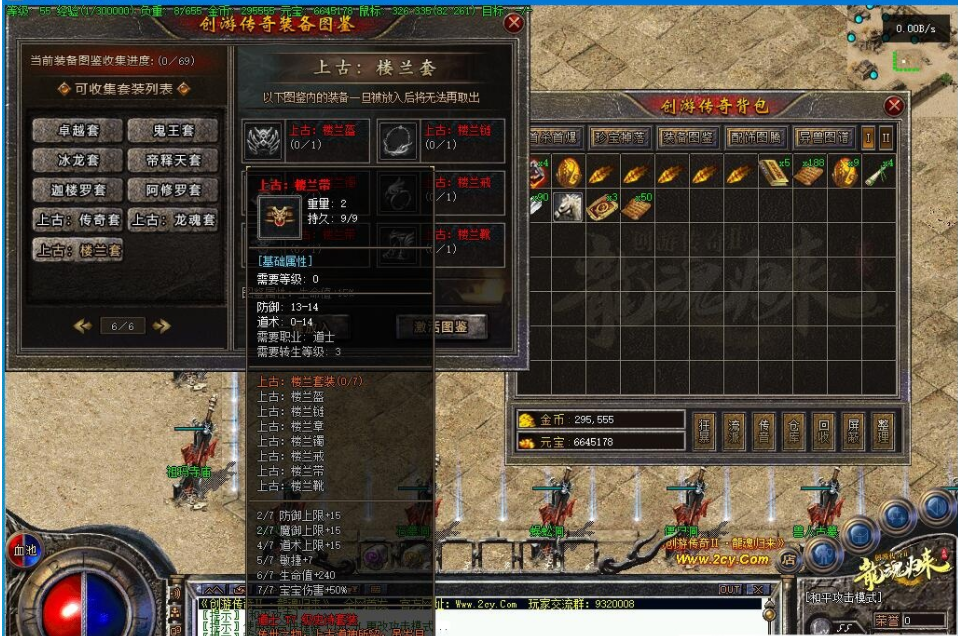This screenshot has width=958, height=636.
Task: Close the 装备图鉴 equipment codex window
Action: (514, 22)
